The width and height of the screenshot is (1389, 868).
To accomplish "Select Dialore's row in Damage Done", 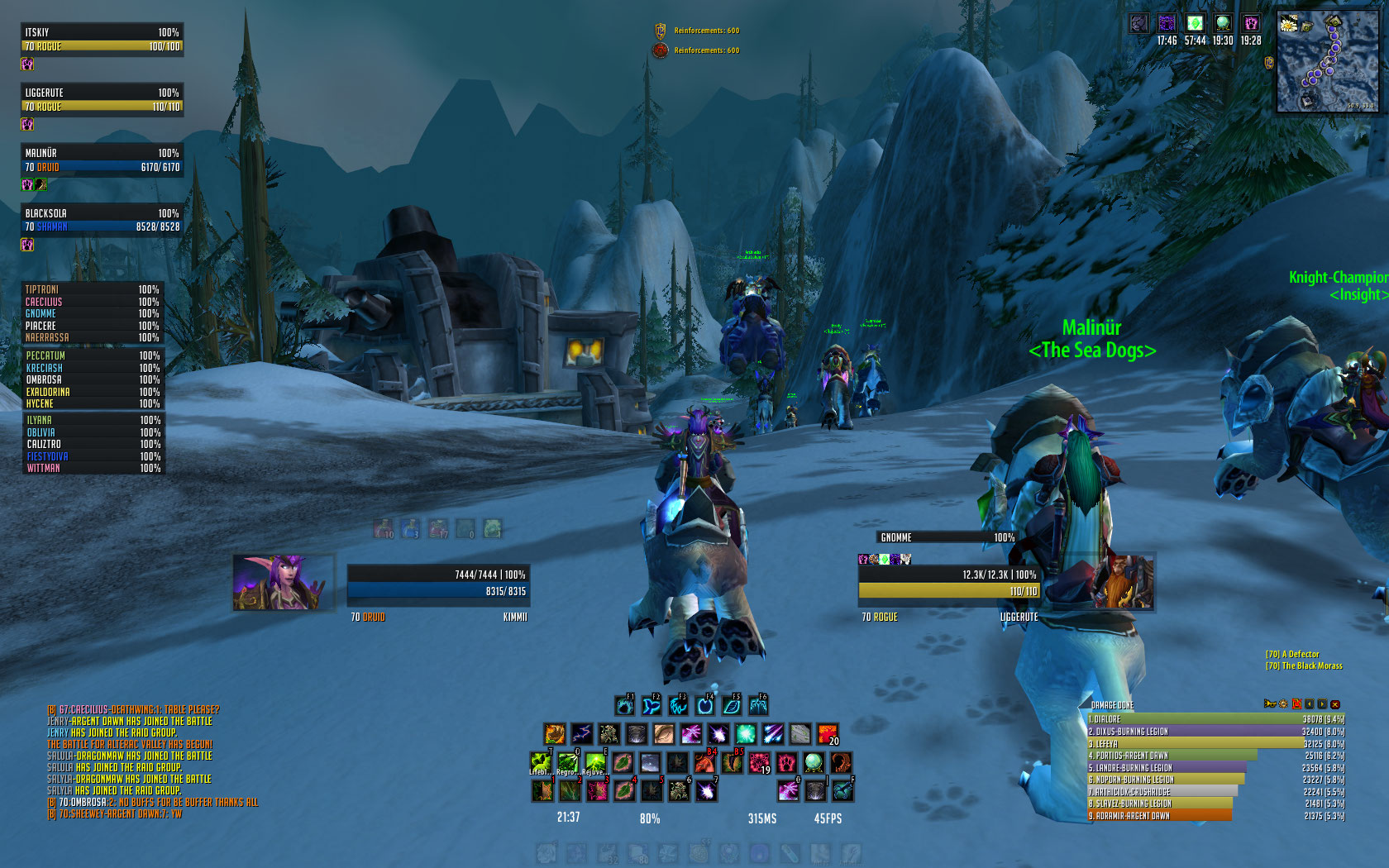I will click(1215, 719).
